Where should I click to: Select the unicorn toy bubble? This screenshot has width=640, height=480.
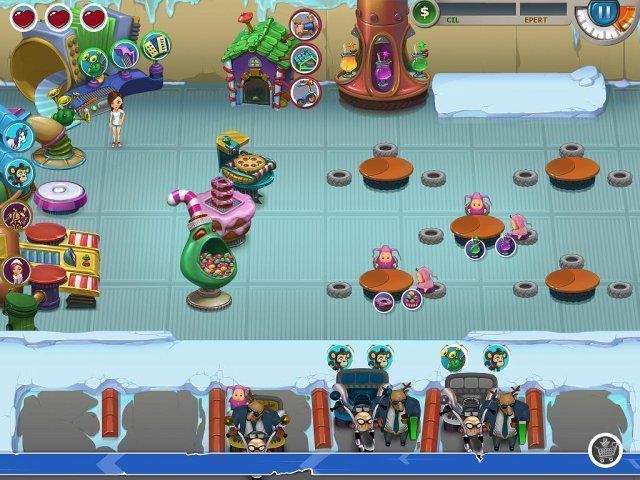pos(17,135)
